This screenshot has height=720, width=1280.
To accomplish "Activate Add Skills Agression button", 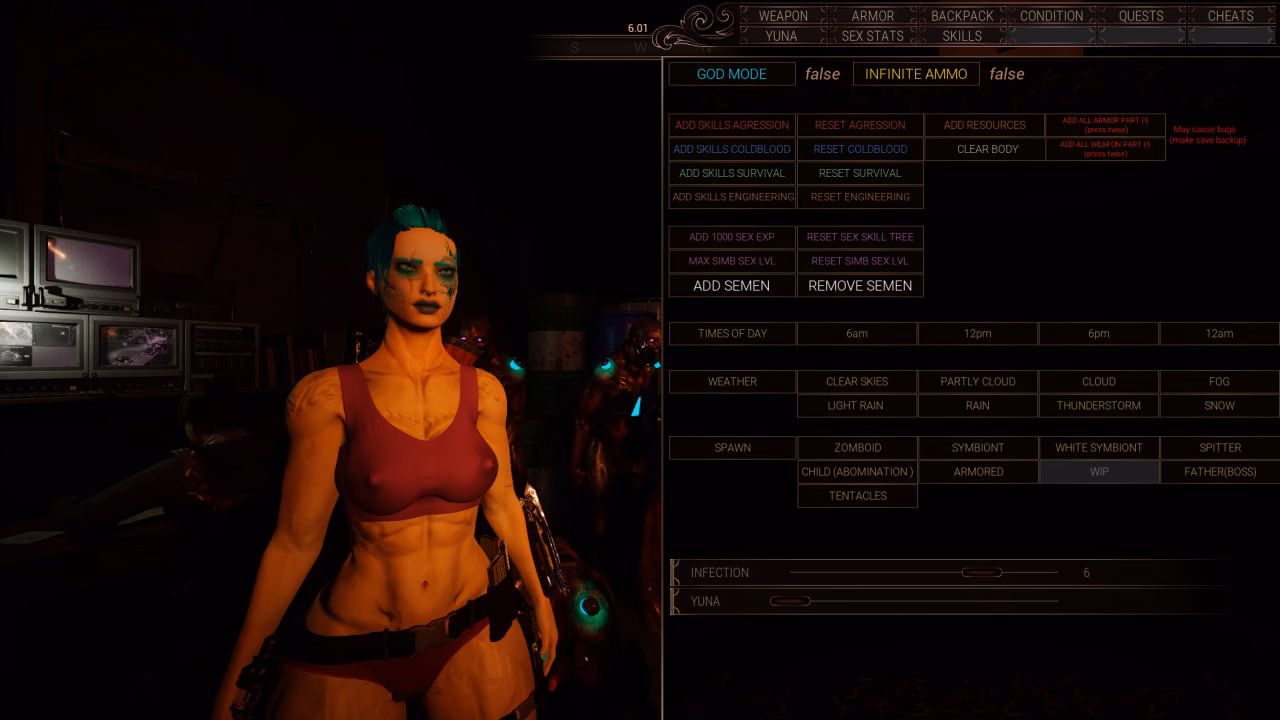I will (x=732, y=125).
